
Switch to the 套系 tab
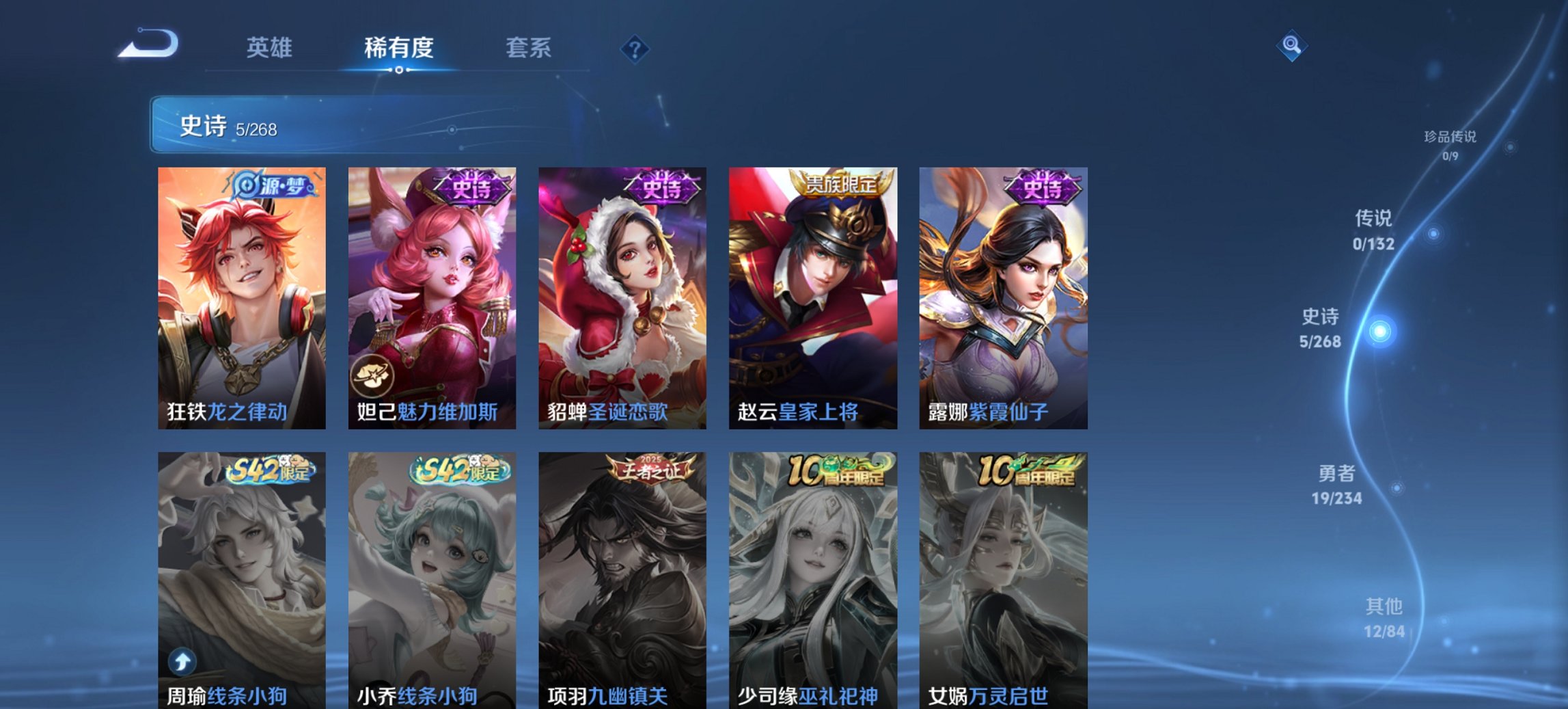[x=529, y=49]
